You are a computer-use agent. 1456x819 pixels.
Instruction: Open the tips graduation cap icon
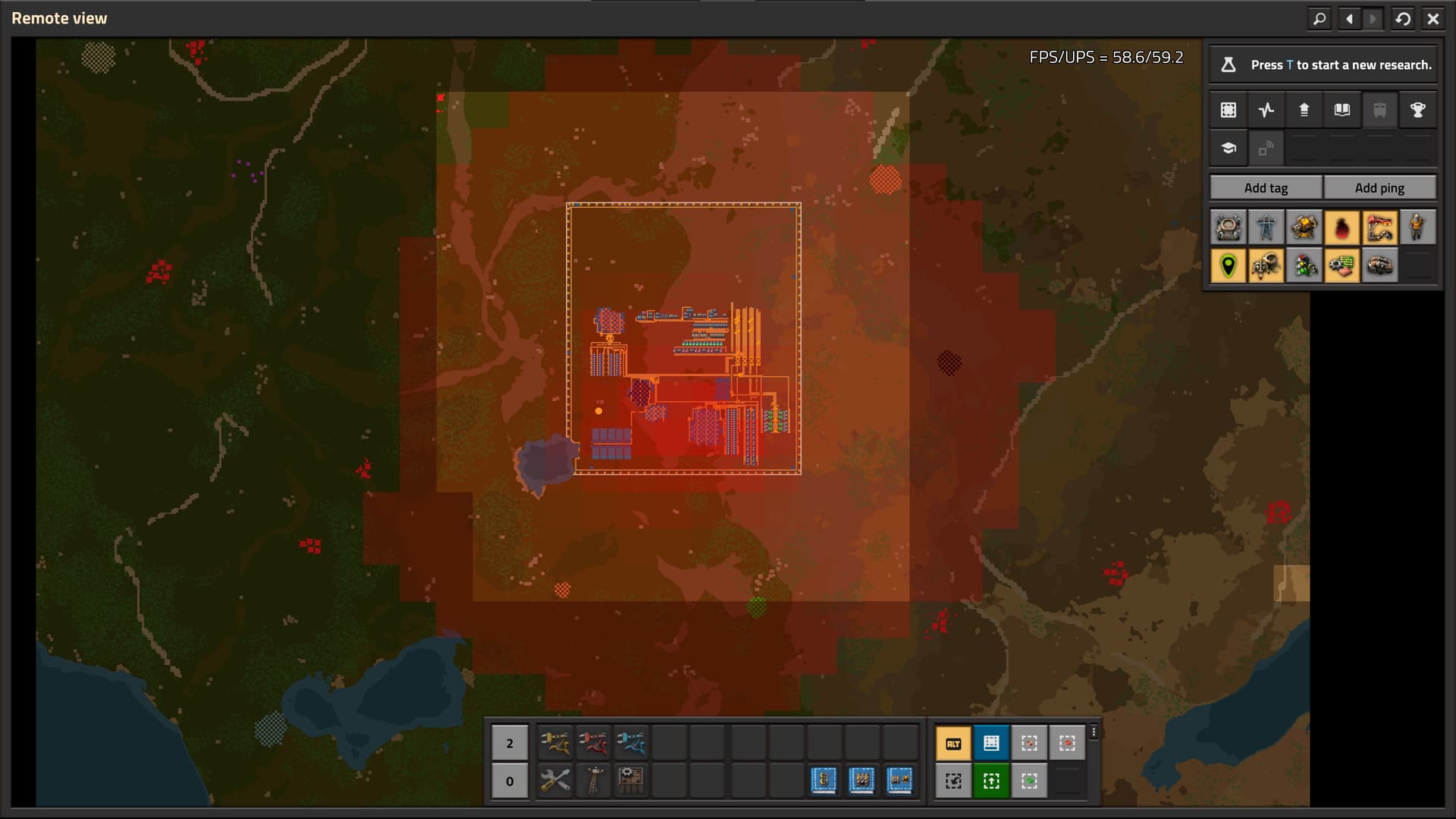click(x=1228, y=148)
